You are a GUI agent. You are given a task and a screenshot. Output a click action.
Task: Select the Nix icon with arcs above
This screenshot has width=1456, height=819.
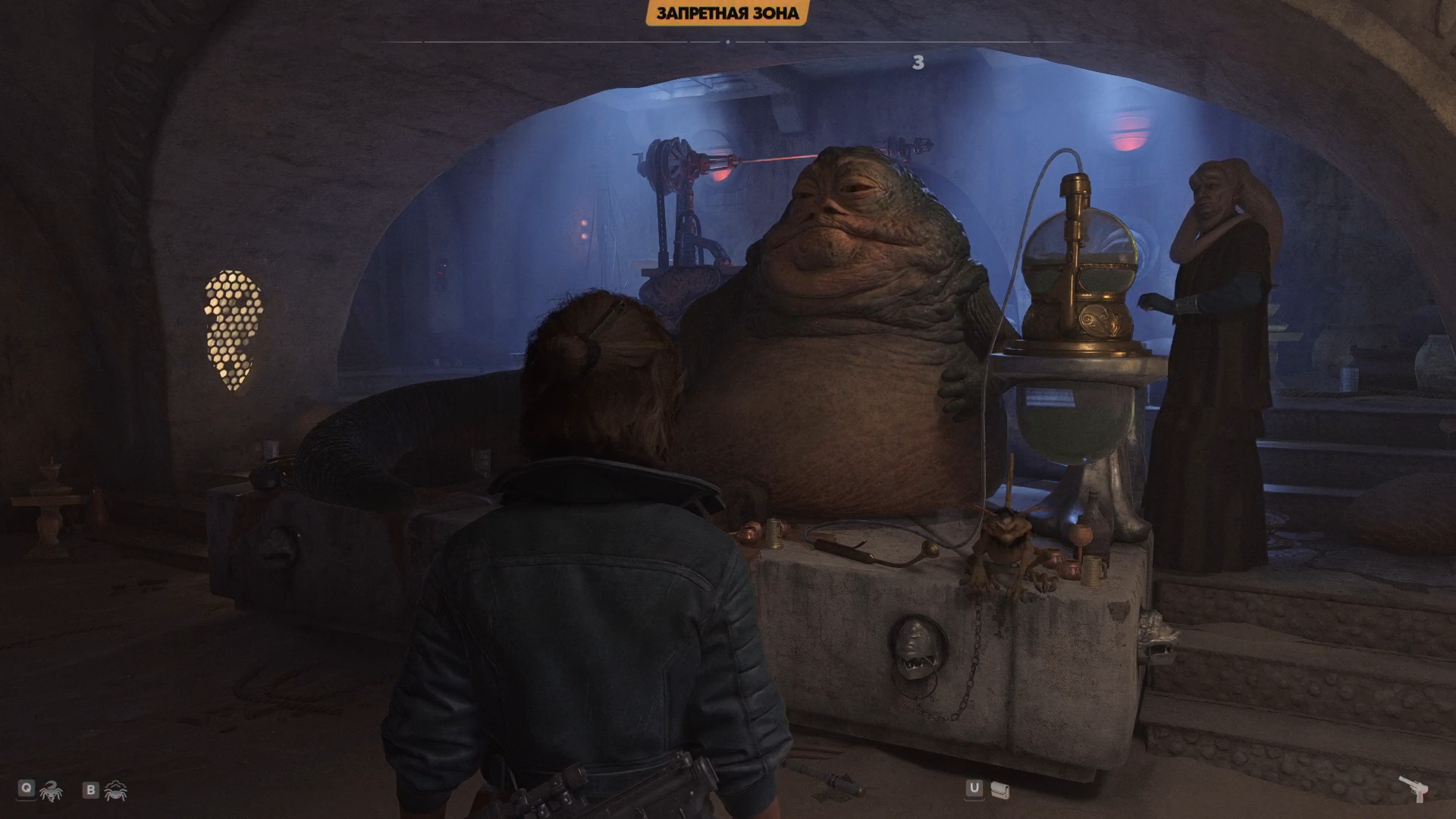[x=115, y=790]
